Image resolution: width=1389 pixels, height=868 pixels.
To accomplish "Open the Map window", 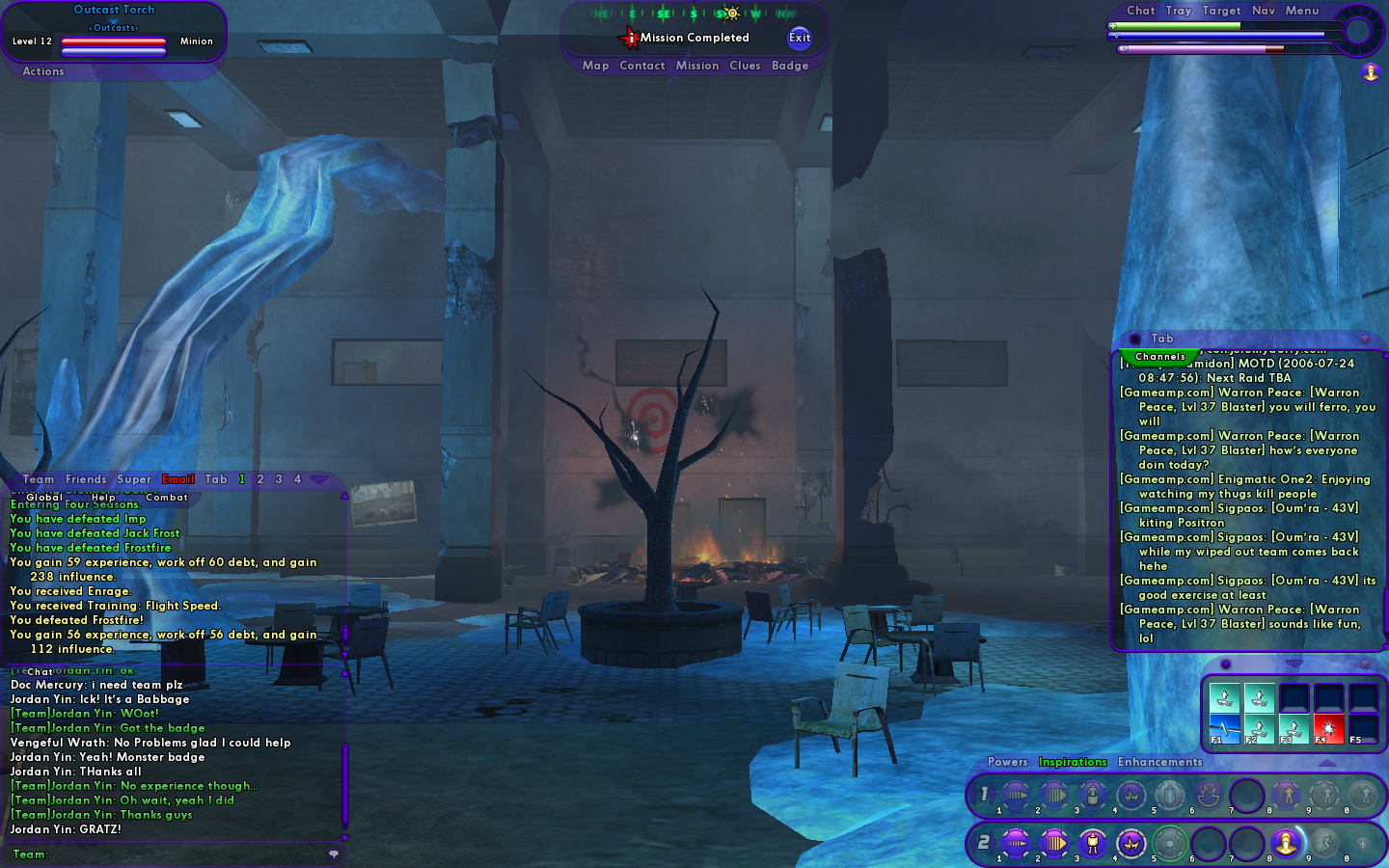I will pyautogui.click(x=595, y=66).
